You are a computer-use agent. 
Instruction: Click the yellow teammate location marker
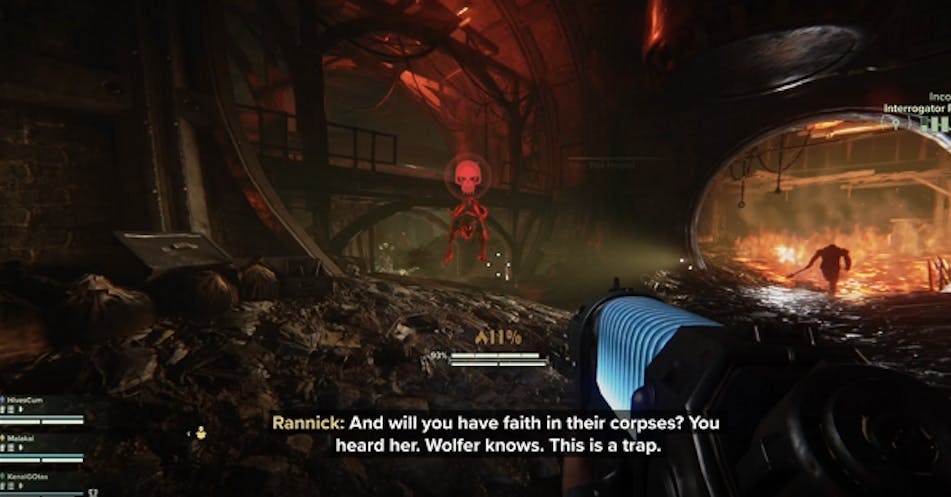[x=200, y=432]
